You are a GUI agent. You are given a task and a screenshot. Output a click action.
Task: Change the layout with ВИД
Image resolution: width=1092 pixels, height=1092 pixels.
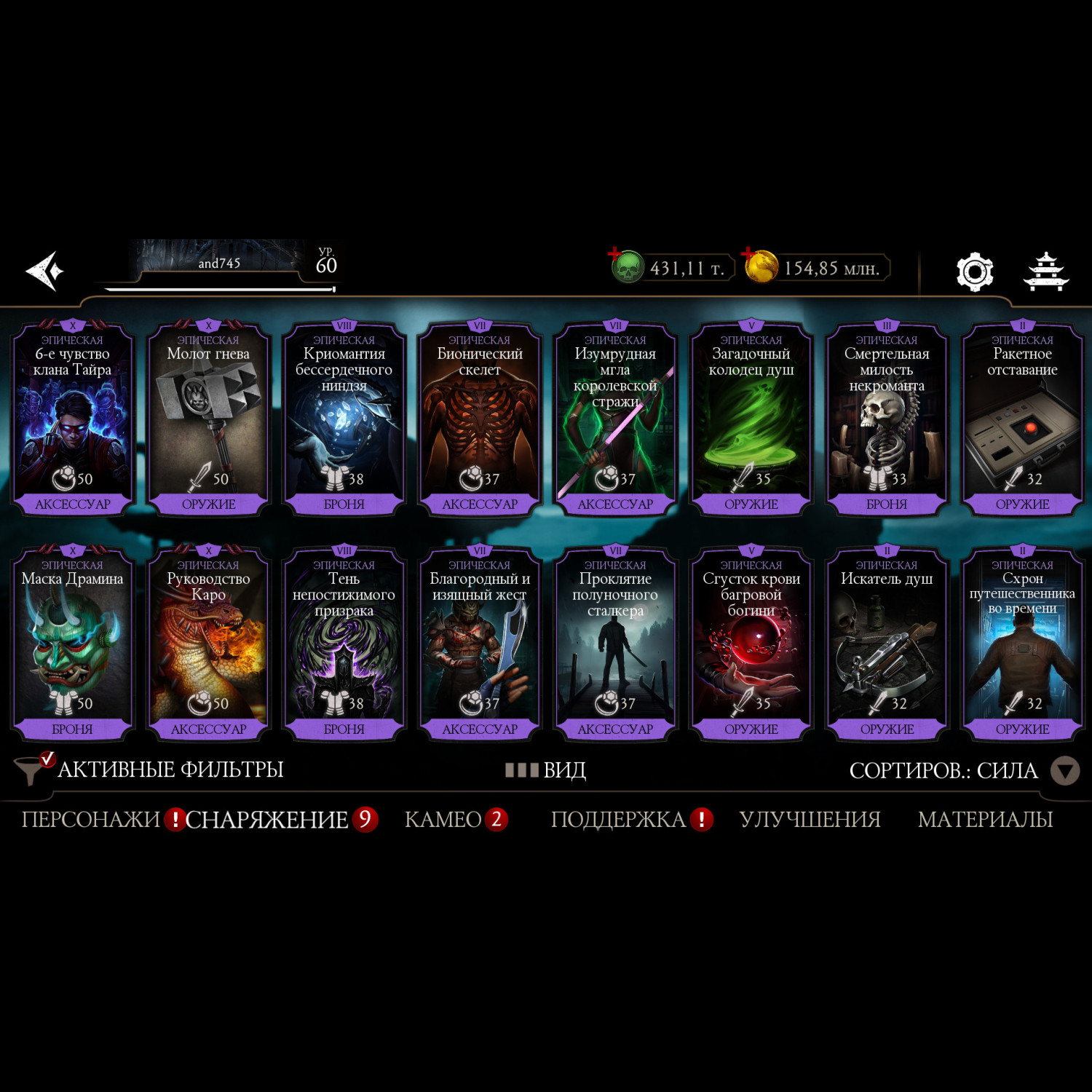pos(546,769)
